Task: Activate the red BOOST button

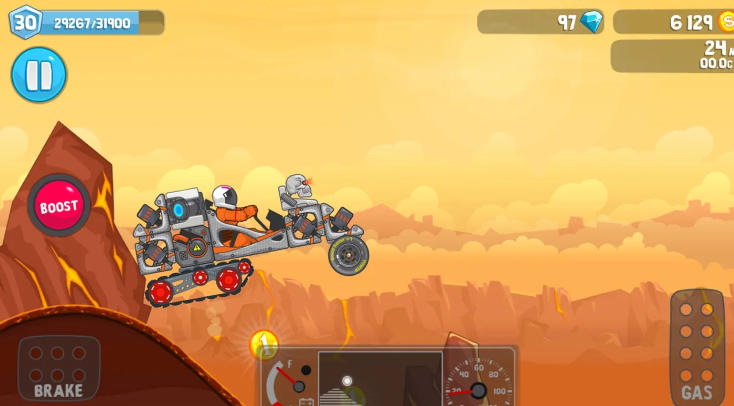Action: 59,206
